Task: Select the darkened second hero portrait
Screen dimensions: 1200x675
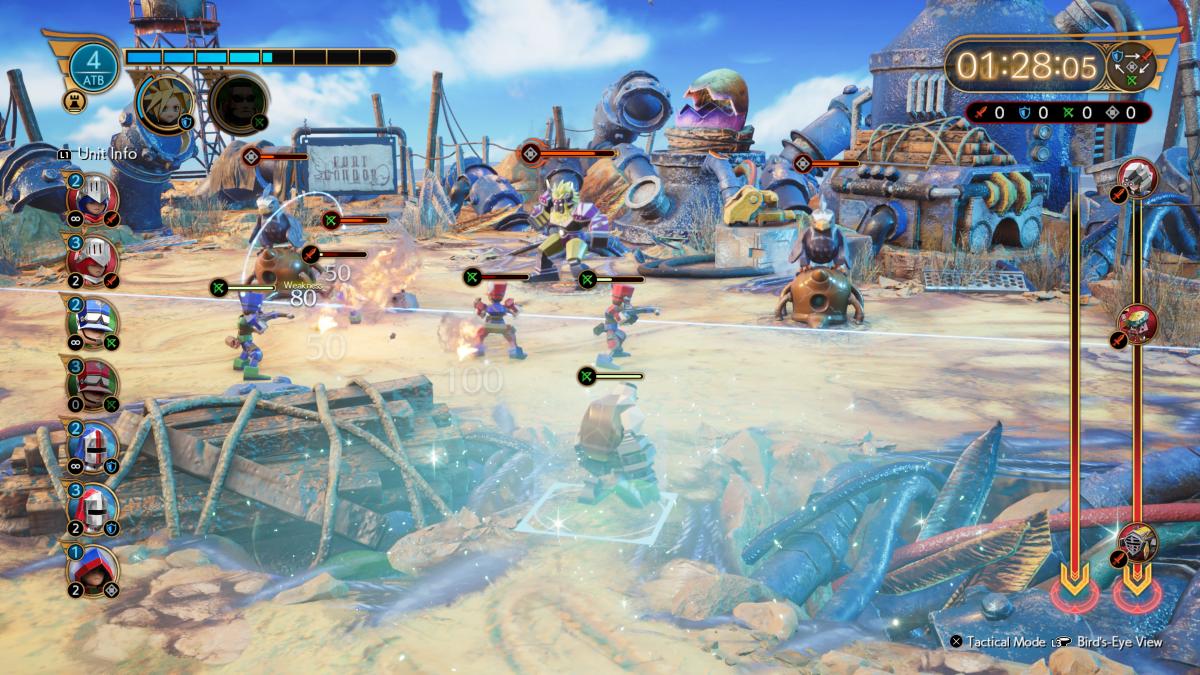Action: click(239, 102)
